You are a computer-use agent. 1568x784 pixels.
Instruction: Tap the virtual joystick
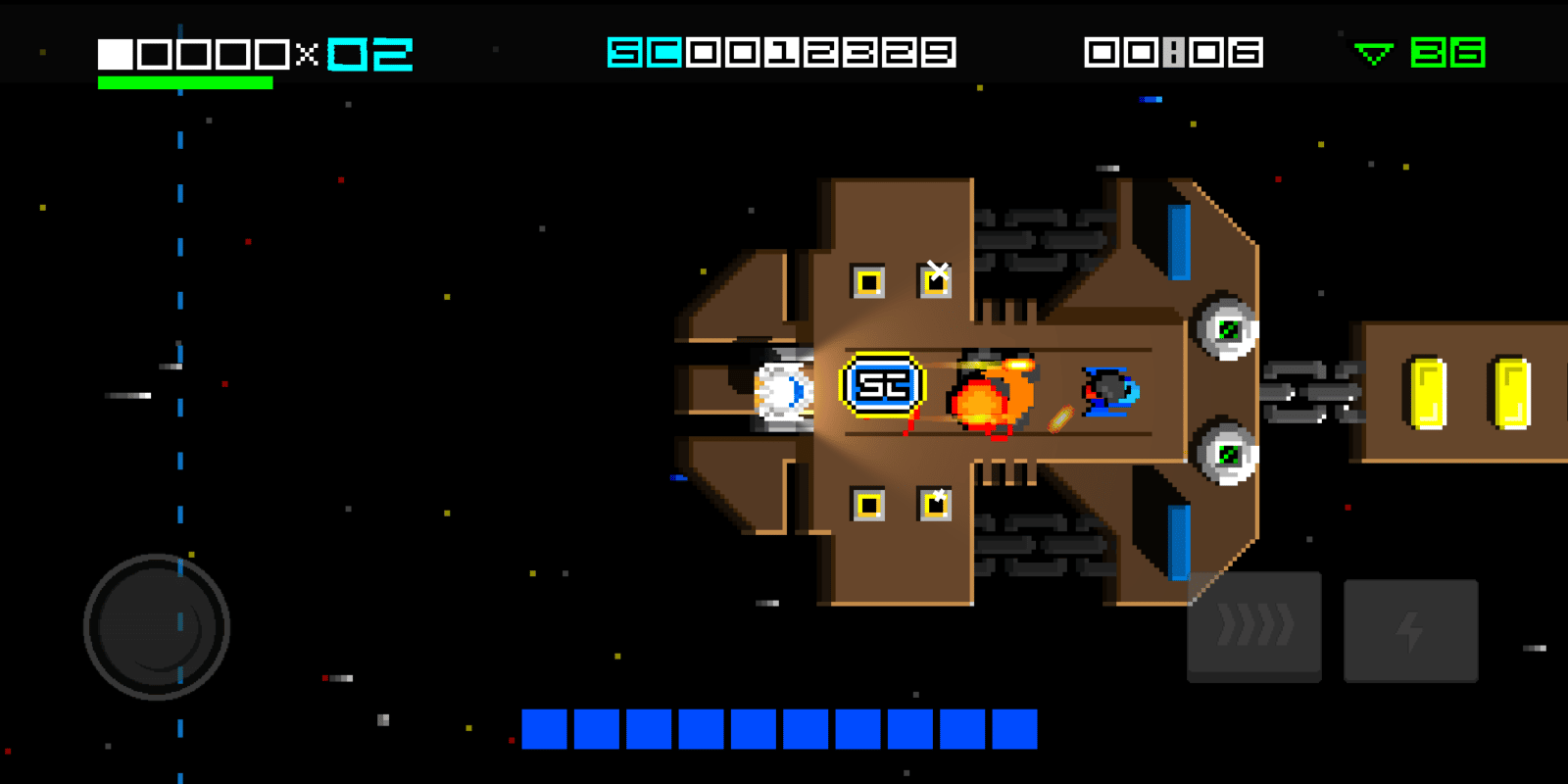157,627
